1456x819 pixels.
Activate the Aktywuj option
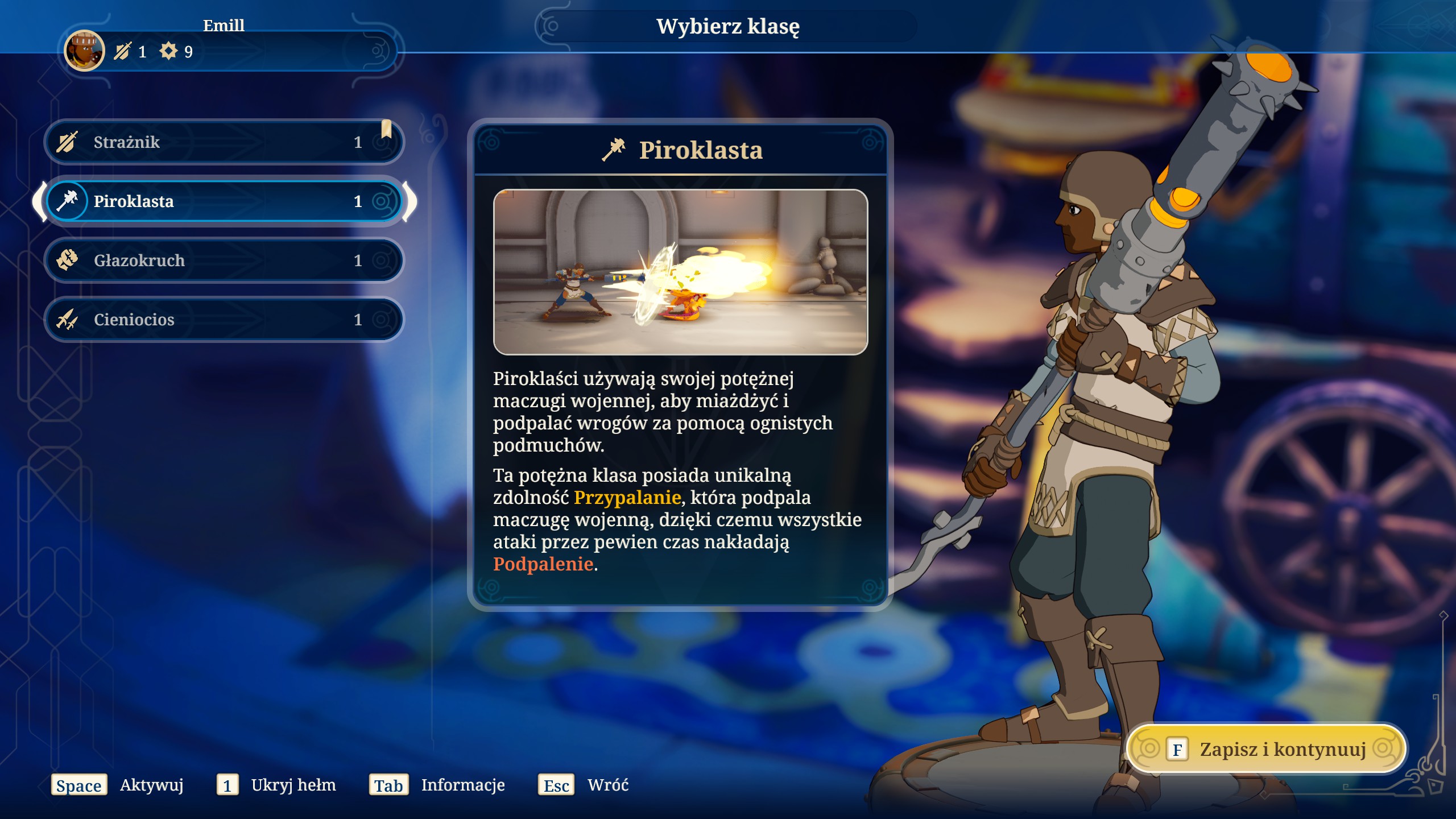(118, 785)
